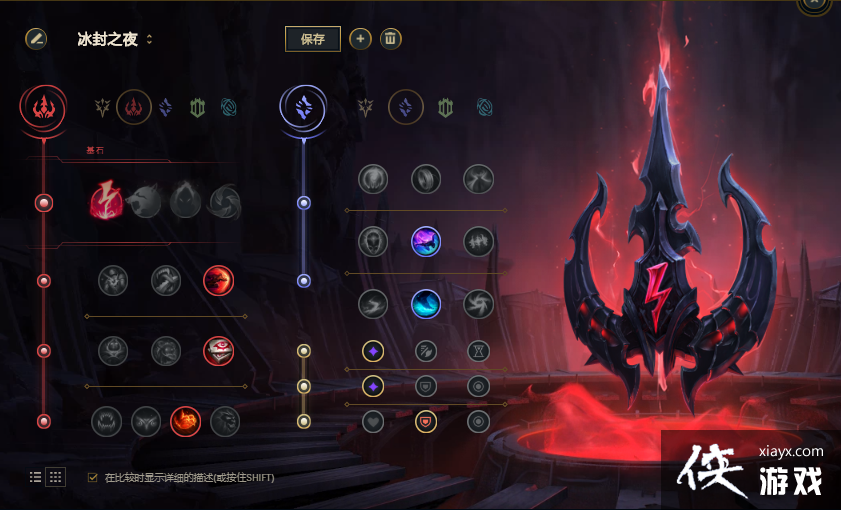Choose the purple Celerity rune
The width and height of the screenshot is (841, 510).
click(426, 241)
